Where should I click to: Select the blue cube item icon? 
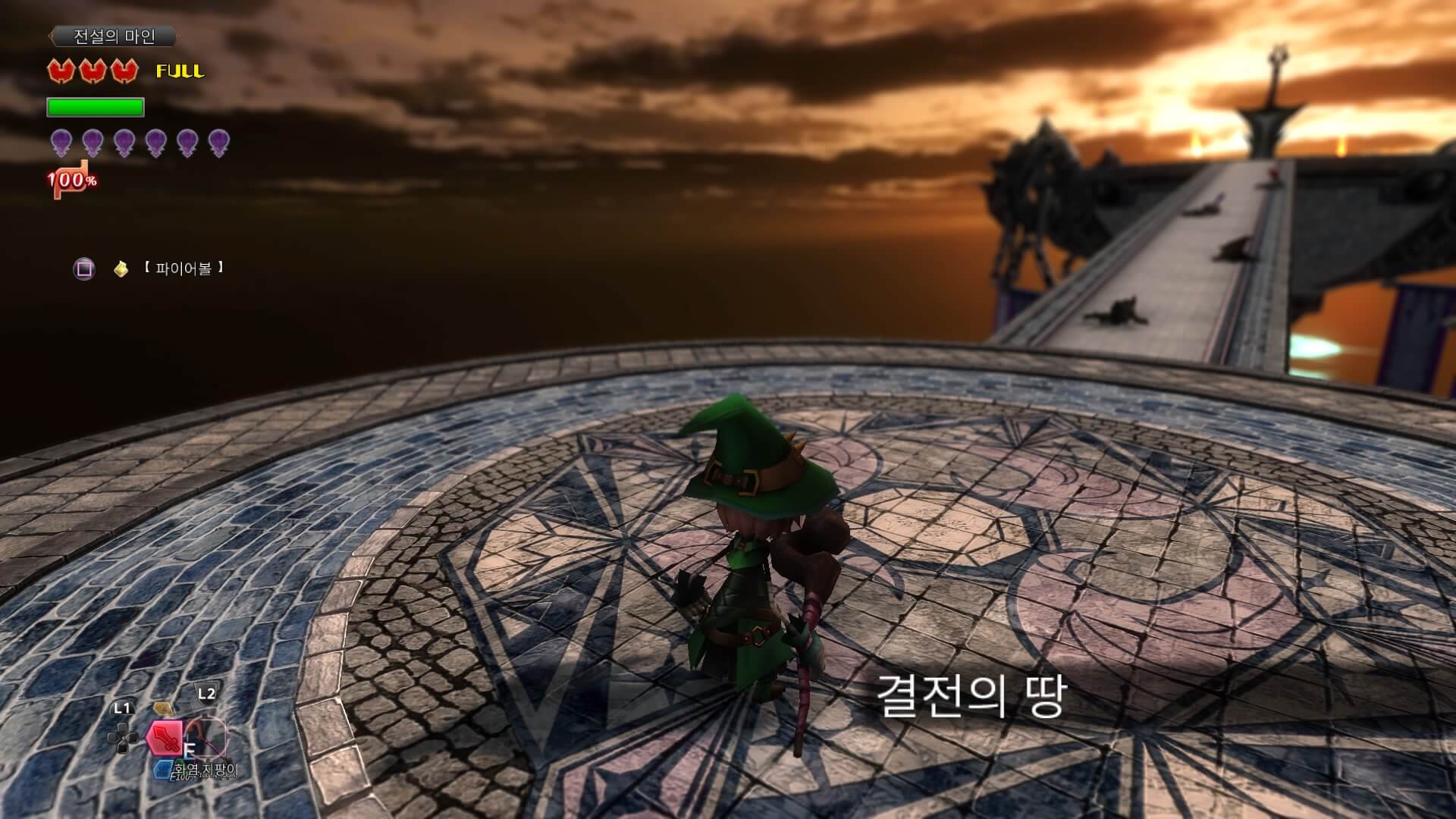[x=163, y=770]
